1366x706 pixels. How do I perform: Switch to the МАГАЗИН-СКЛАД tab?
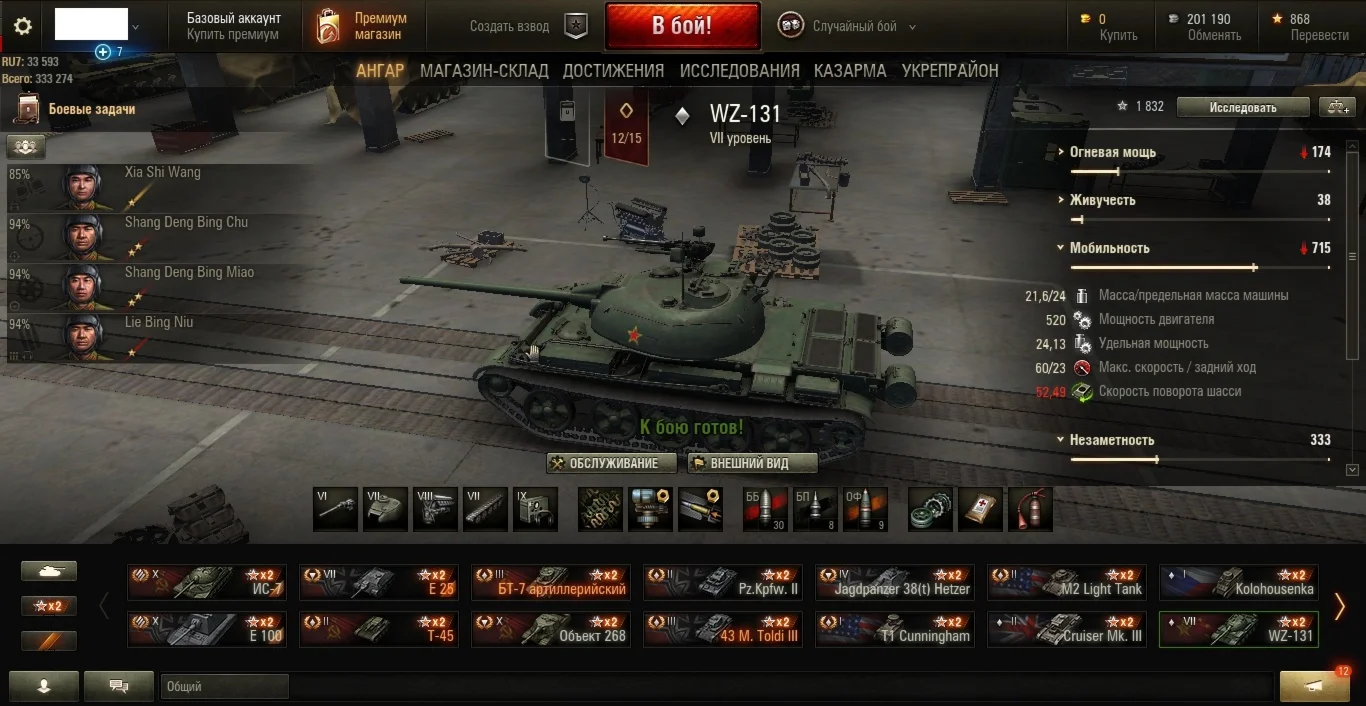coord(484,71)
